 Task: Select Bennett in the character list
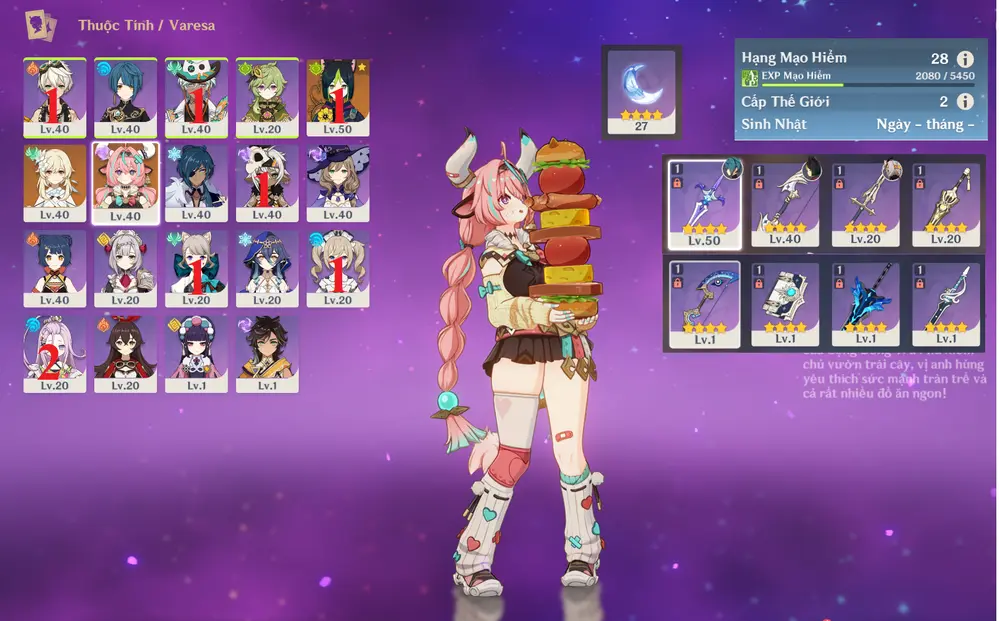(x=55, y=96)
